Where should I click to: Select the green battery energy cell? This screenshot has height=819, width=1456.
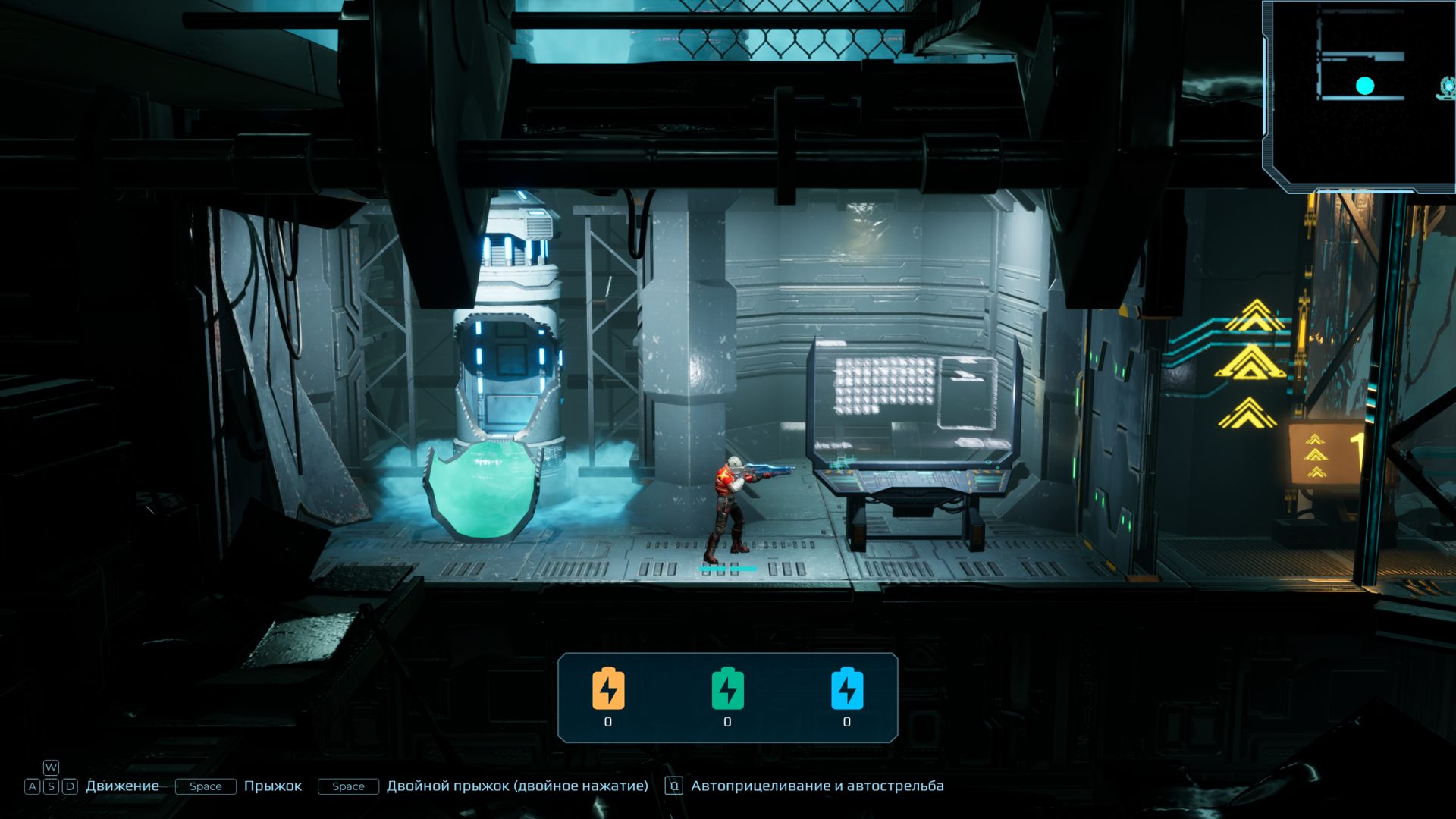click(x=727, y=689)
